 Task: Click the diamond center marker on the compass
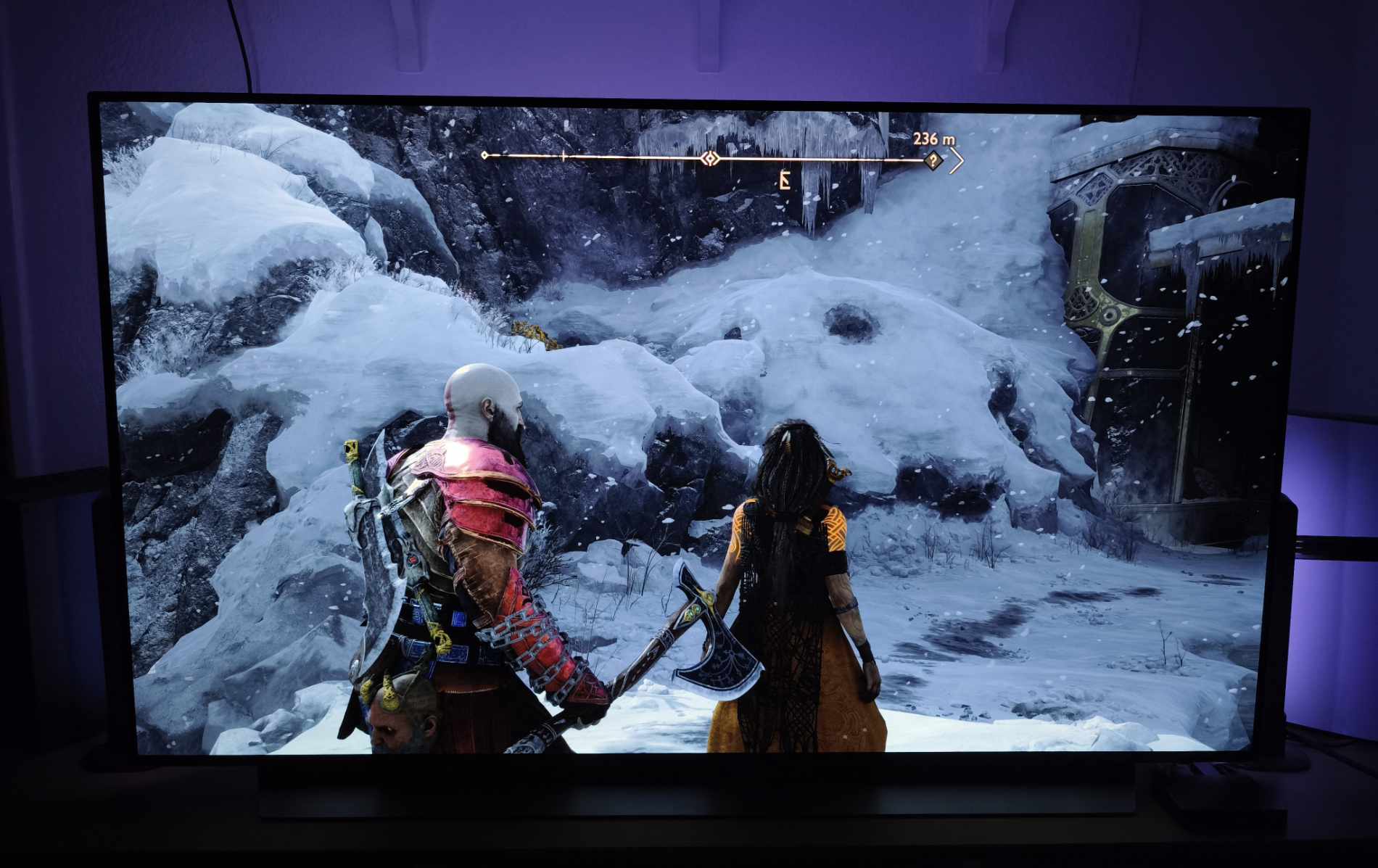(711, 158)
